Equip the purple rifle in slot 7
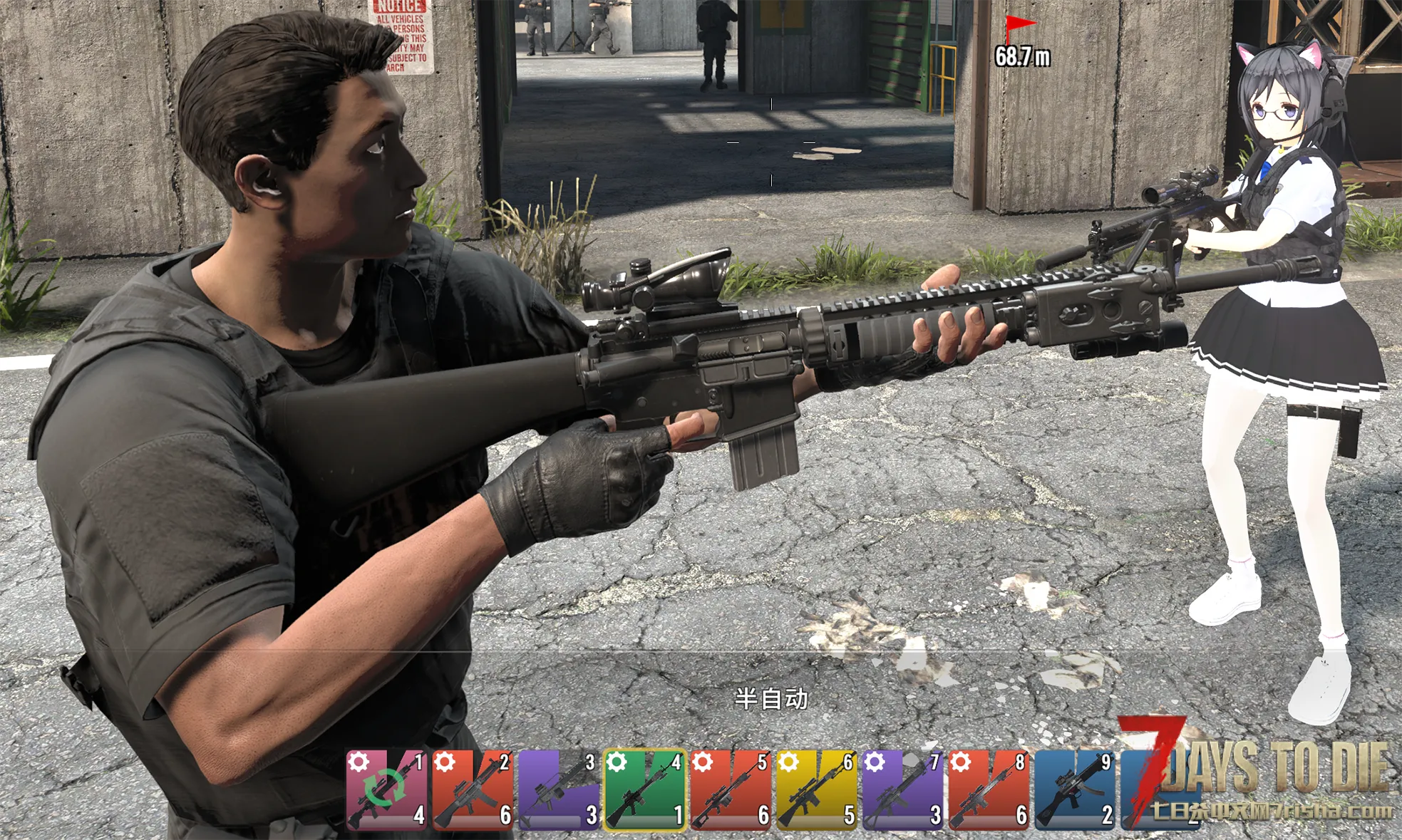Viewport: 1402px width, 840px height. click(x=903, y=789)
